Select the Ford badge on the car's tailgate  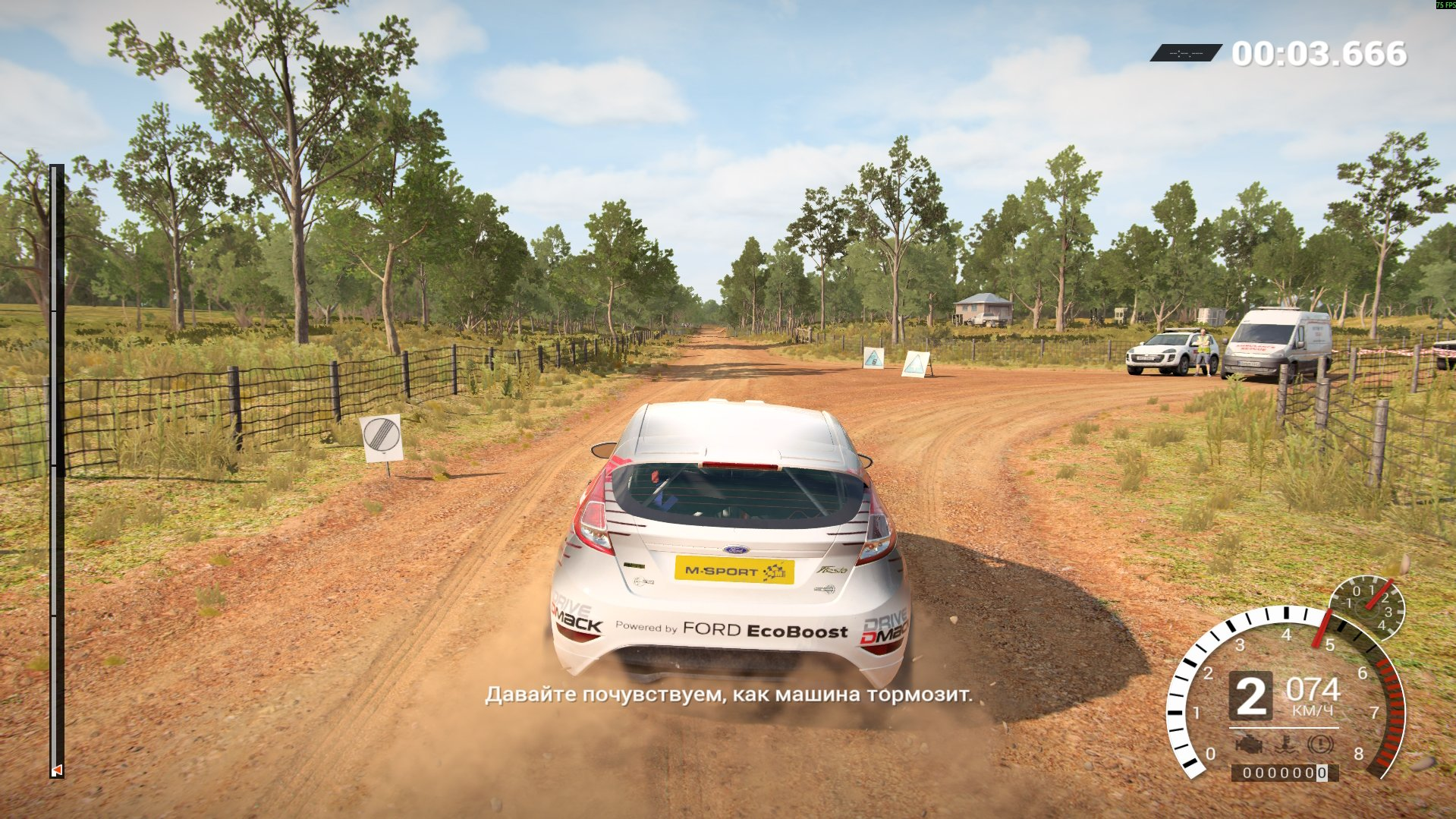click(735, 549)
